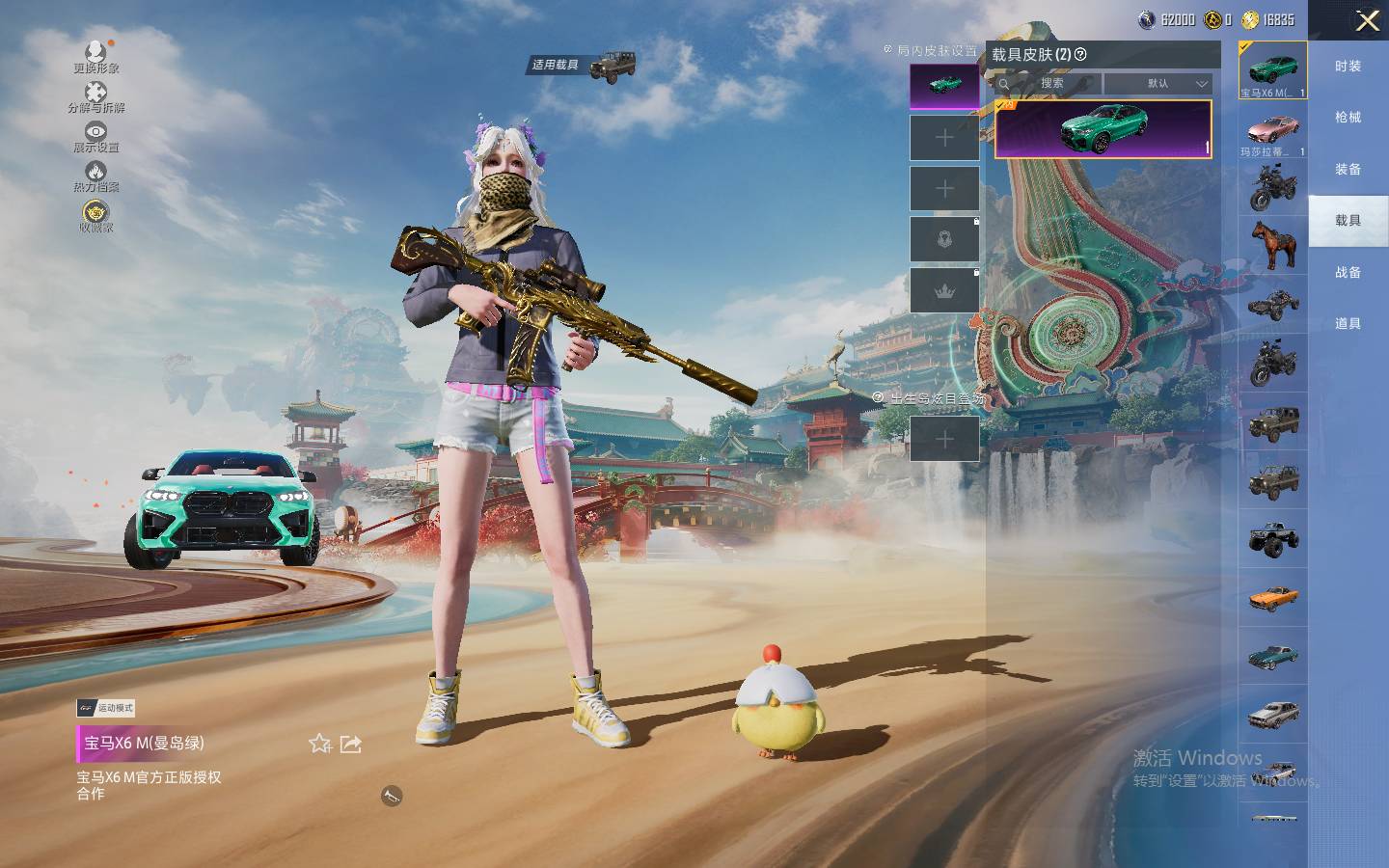Favorite the skin with the star icon

click(x=319, y=744)
